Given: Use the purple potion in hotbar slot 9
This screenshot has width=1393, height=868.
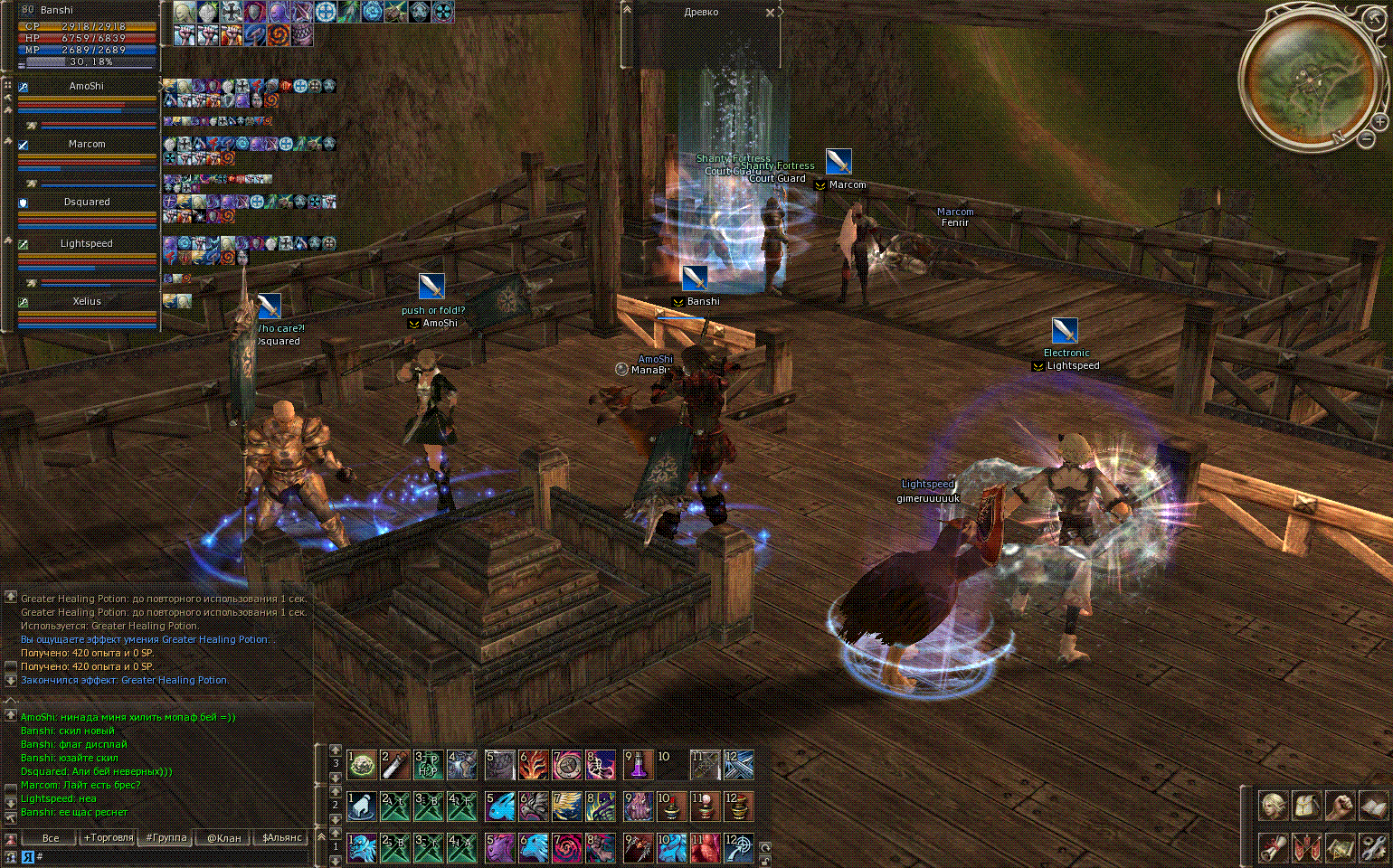Looking at the screenshot, I should pyautogui.click(x=639, y=765).
